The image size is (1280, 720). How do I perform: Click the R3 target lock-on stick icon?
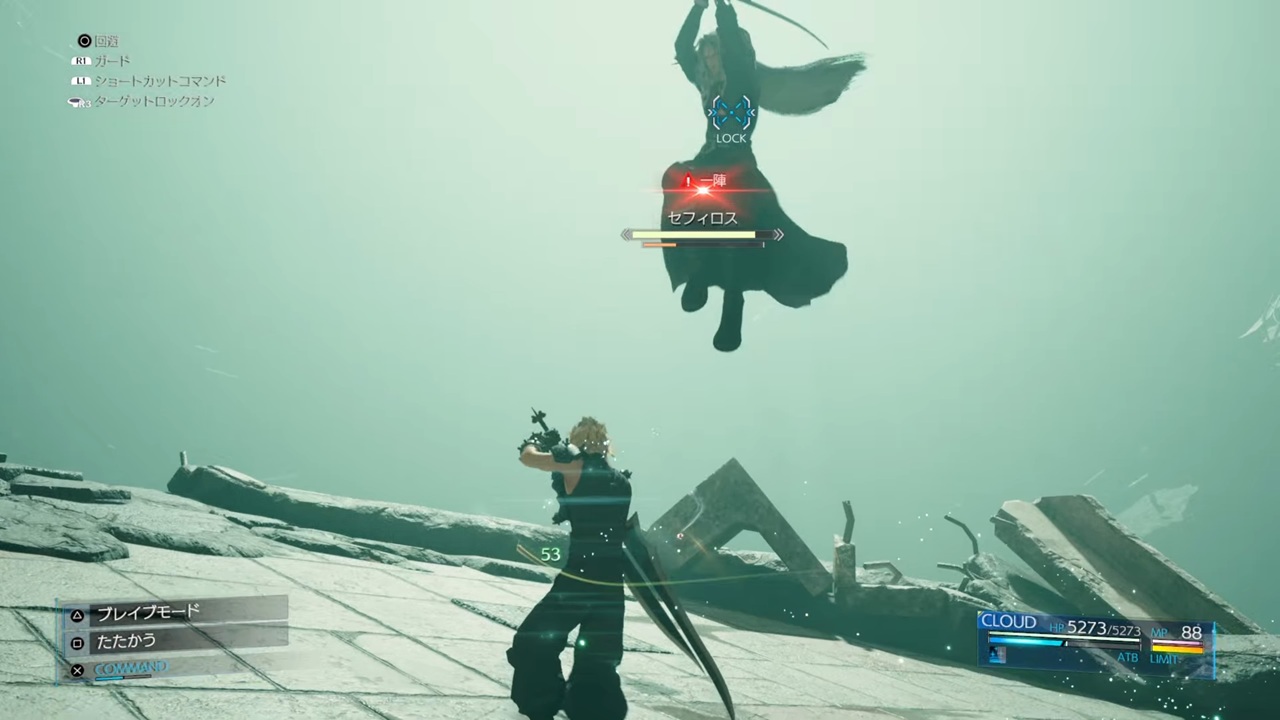(x=76, y=101)
